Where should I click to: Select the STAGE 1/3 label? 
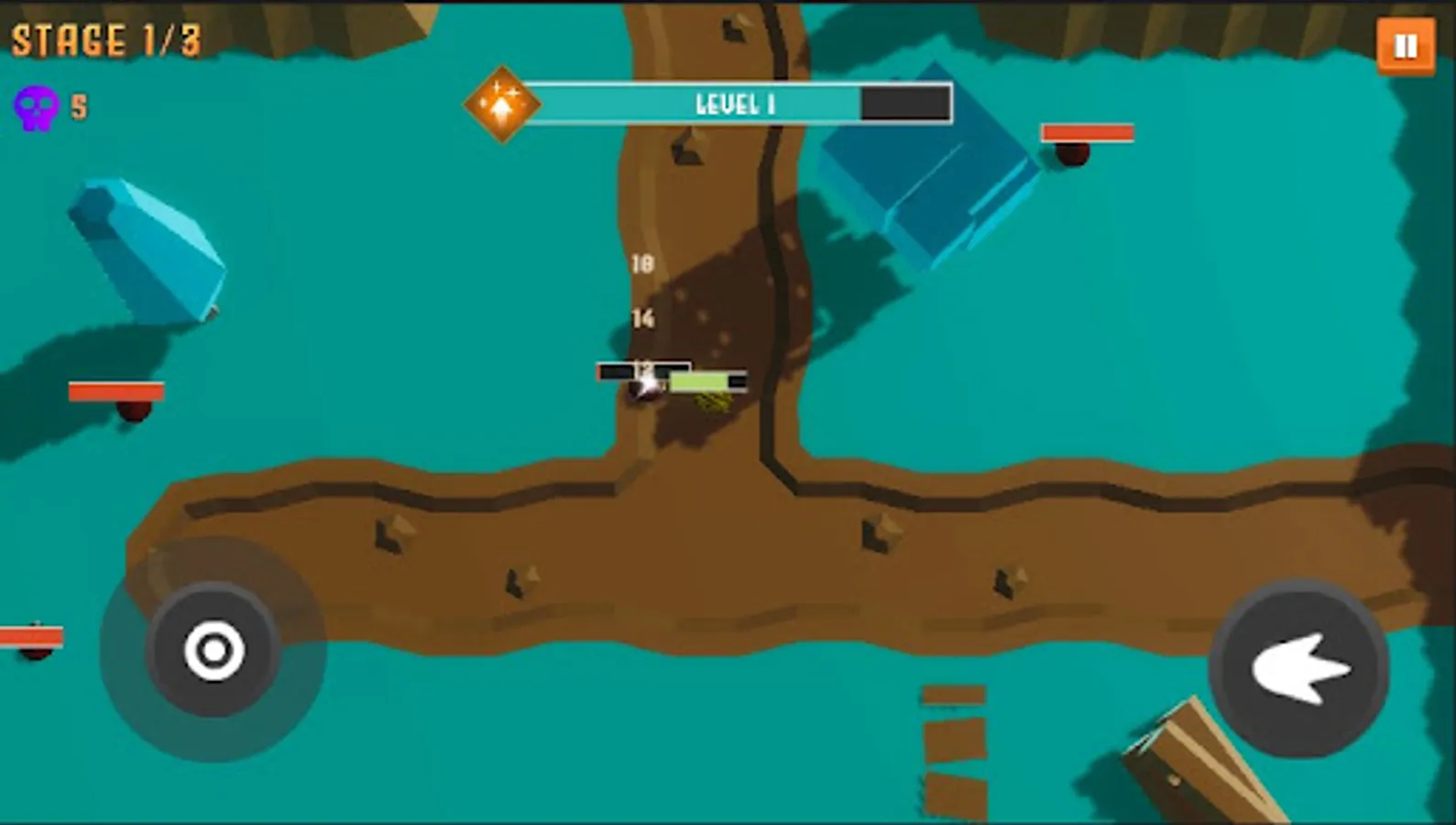click(107, 38)
